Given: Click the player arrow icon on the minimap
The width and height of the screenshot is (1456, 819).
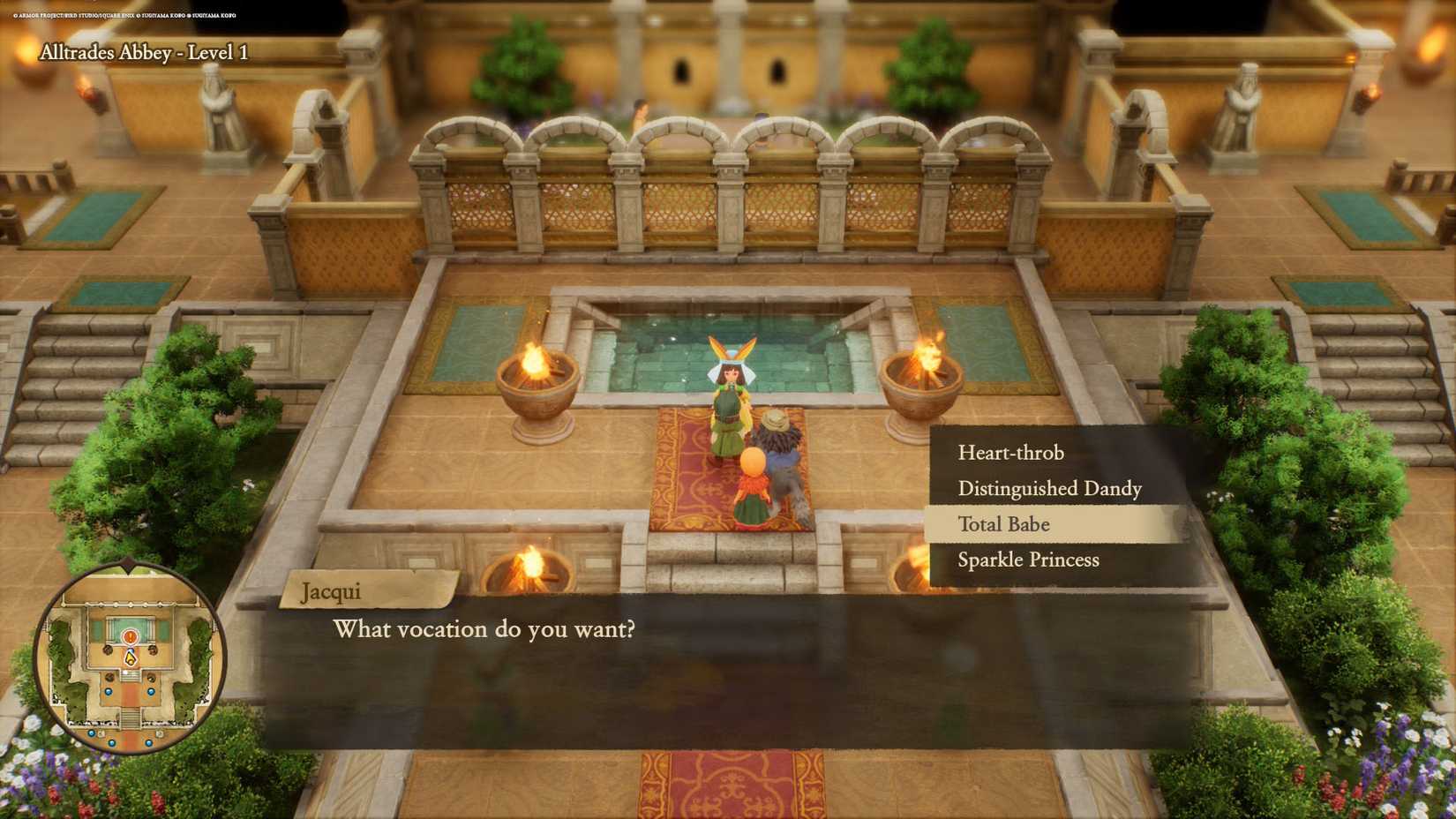Looking at the screenshot, I should 131,659.
